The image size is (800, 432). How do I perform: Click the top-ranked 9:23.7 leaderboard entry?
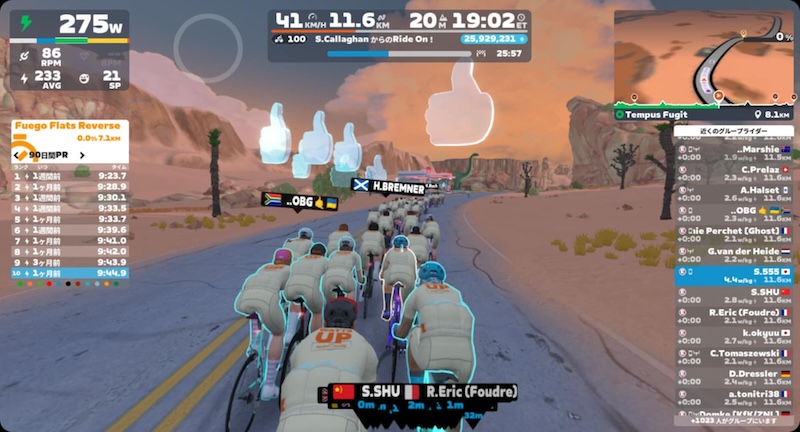pyautogui.click(x=70, y=175)
